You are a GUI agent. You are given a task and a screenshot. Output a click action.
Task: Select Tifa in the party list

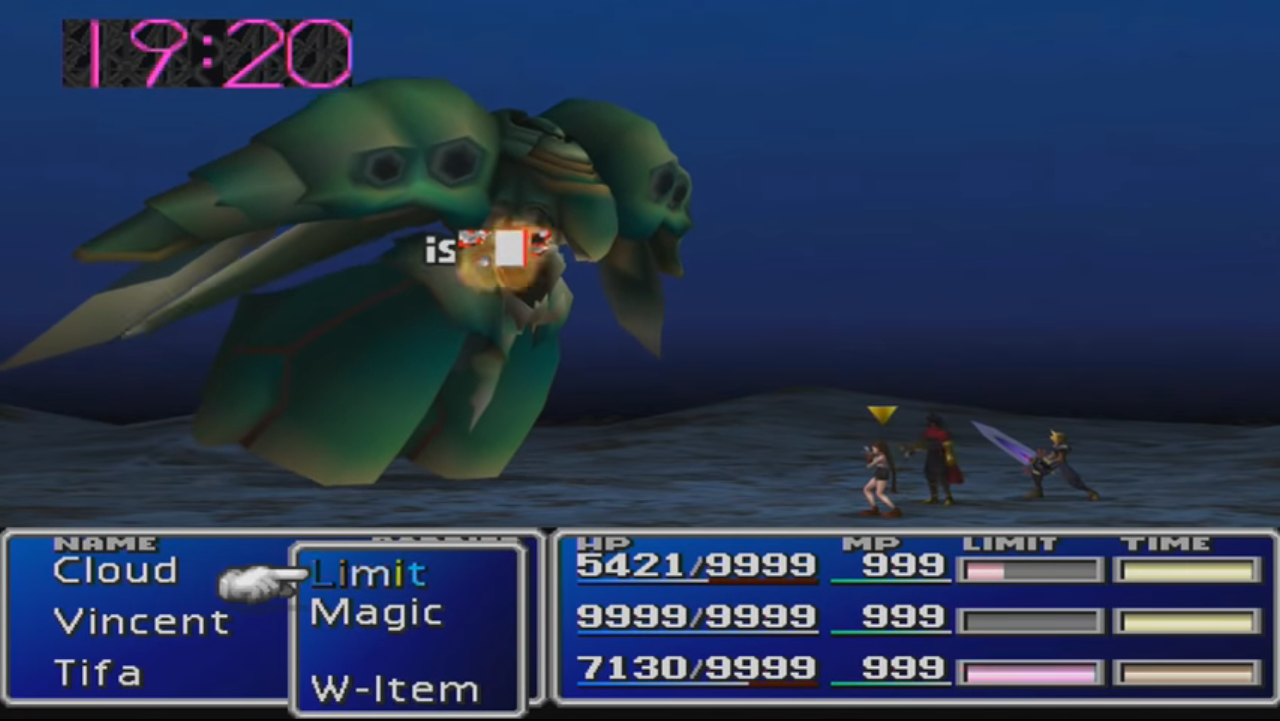tap(98, 673)
